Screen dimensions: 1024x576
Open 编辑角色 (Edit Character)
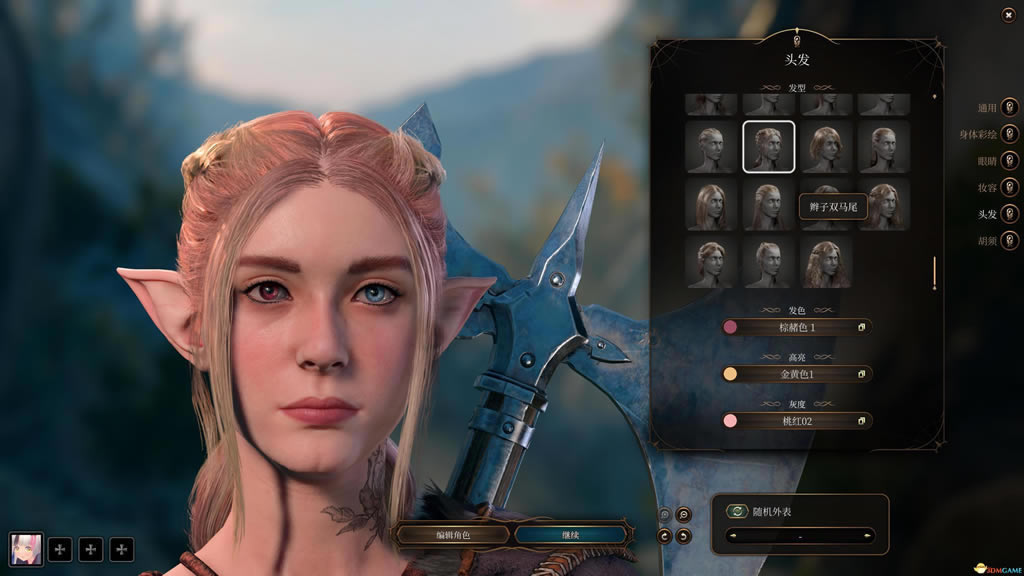(450, 535)
